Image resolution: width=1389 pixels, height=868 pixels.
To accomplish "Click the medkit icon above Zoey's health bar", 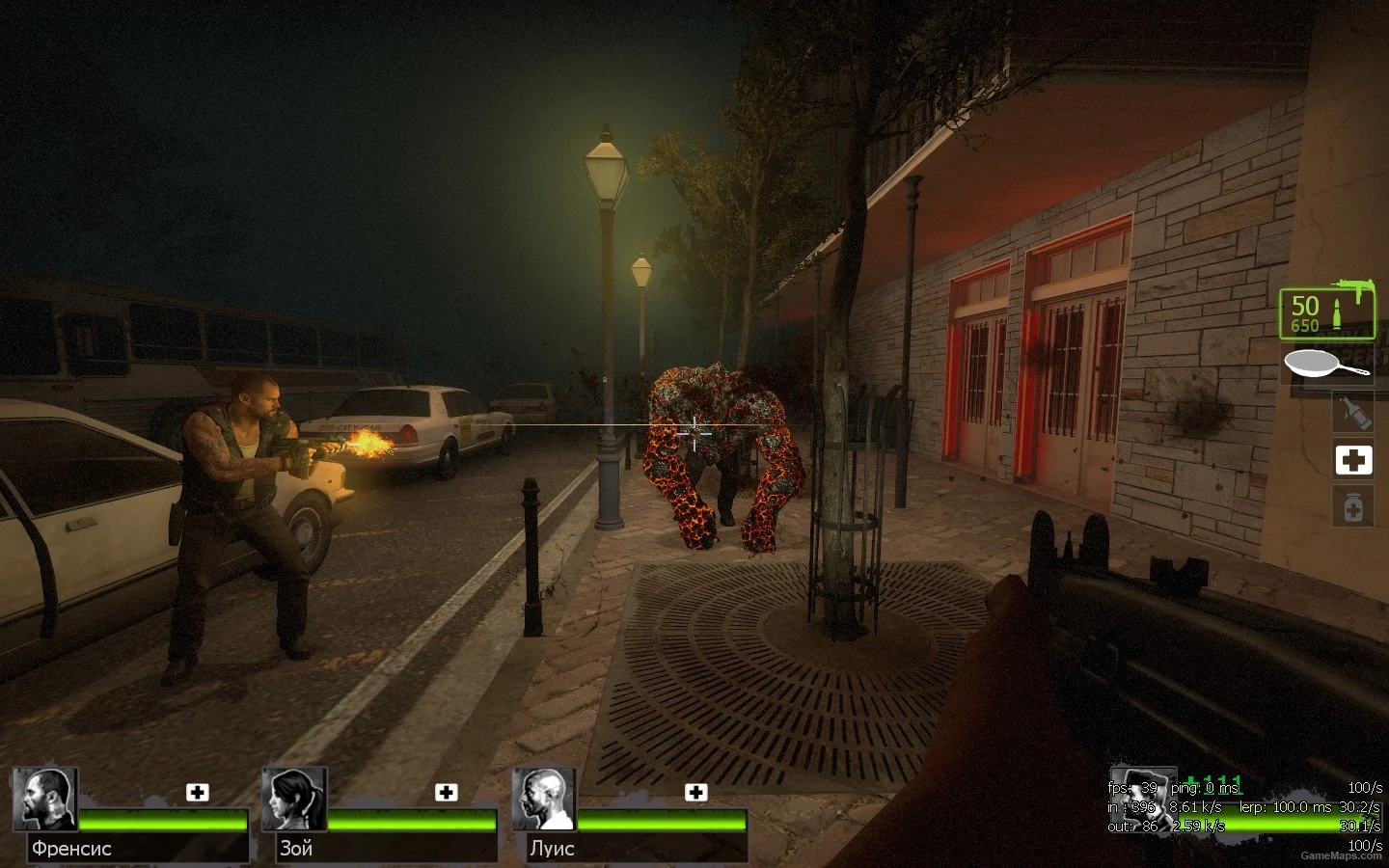I will pyautogui.click(x=447, y=793).
